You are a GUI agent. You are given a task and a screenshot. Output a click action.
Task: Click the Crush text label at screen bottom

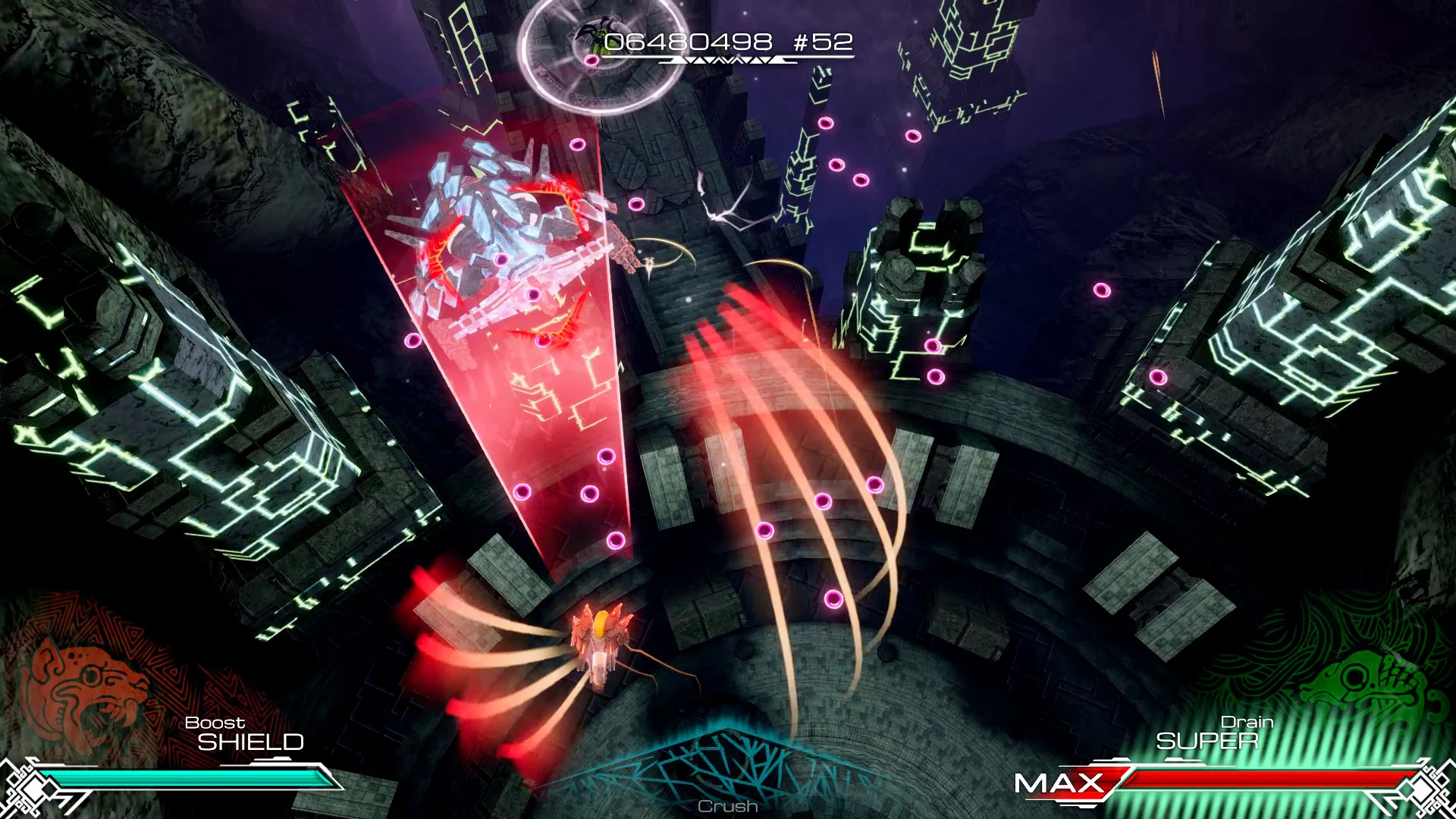[726, 808]
